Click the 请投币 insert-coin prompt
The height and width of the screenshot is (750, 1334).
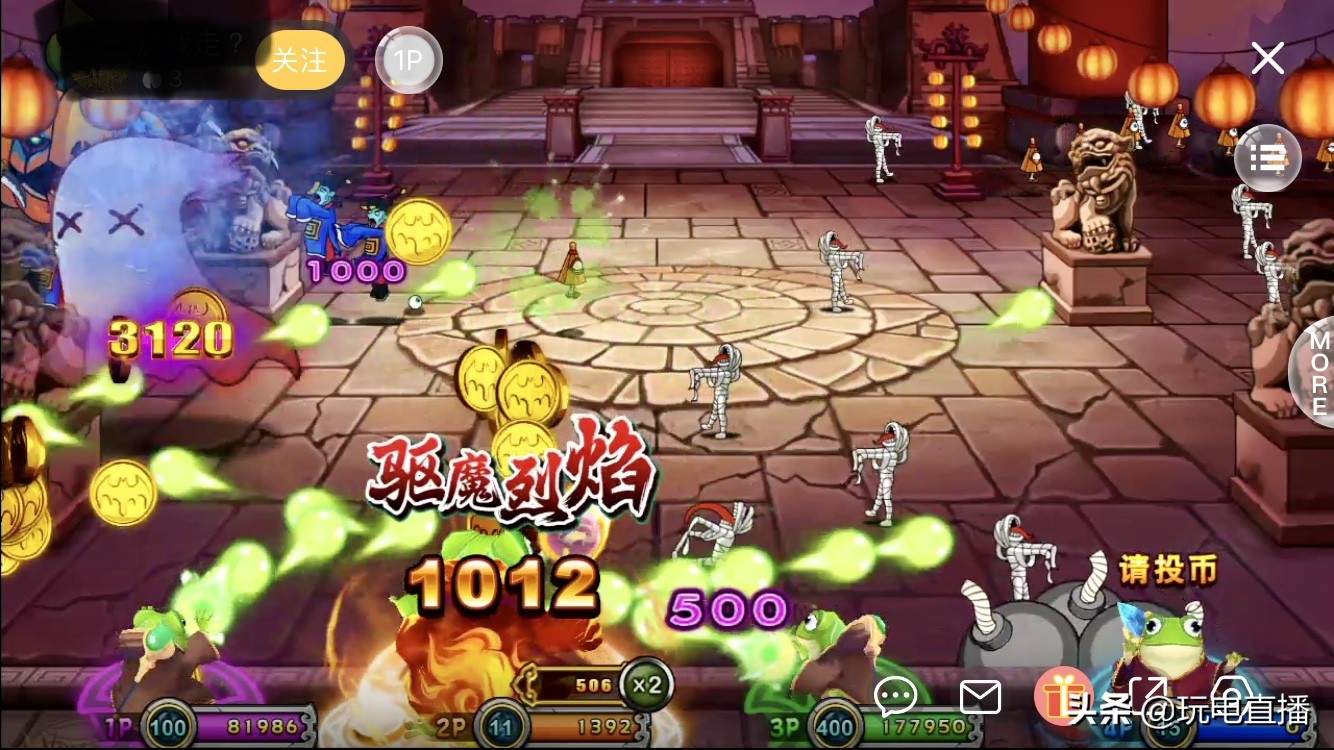point(1168,568)
